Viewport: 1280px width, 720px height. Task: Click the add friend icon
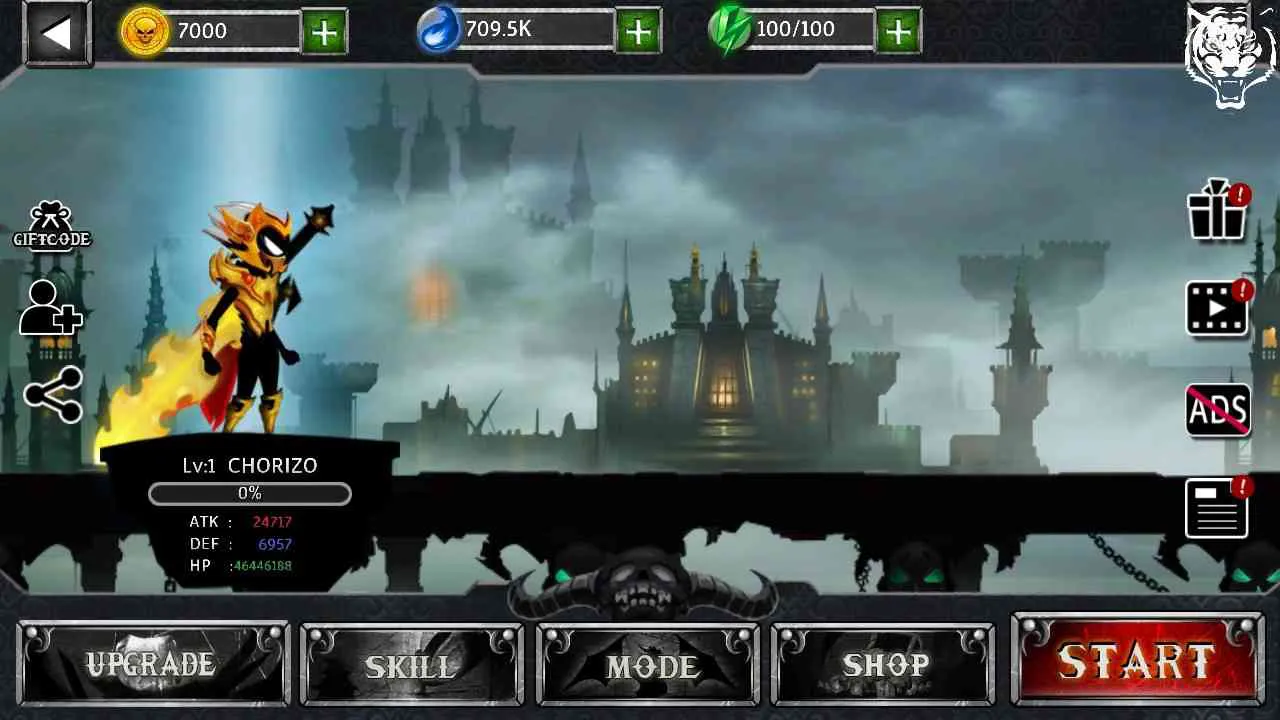point(48,310)
